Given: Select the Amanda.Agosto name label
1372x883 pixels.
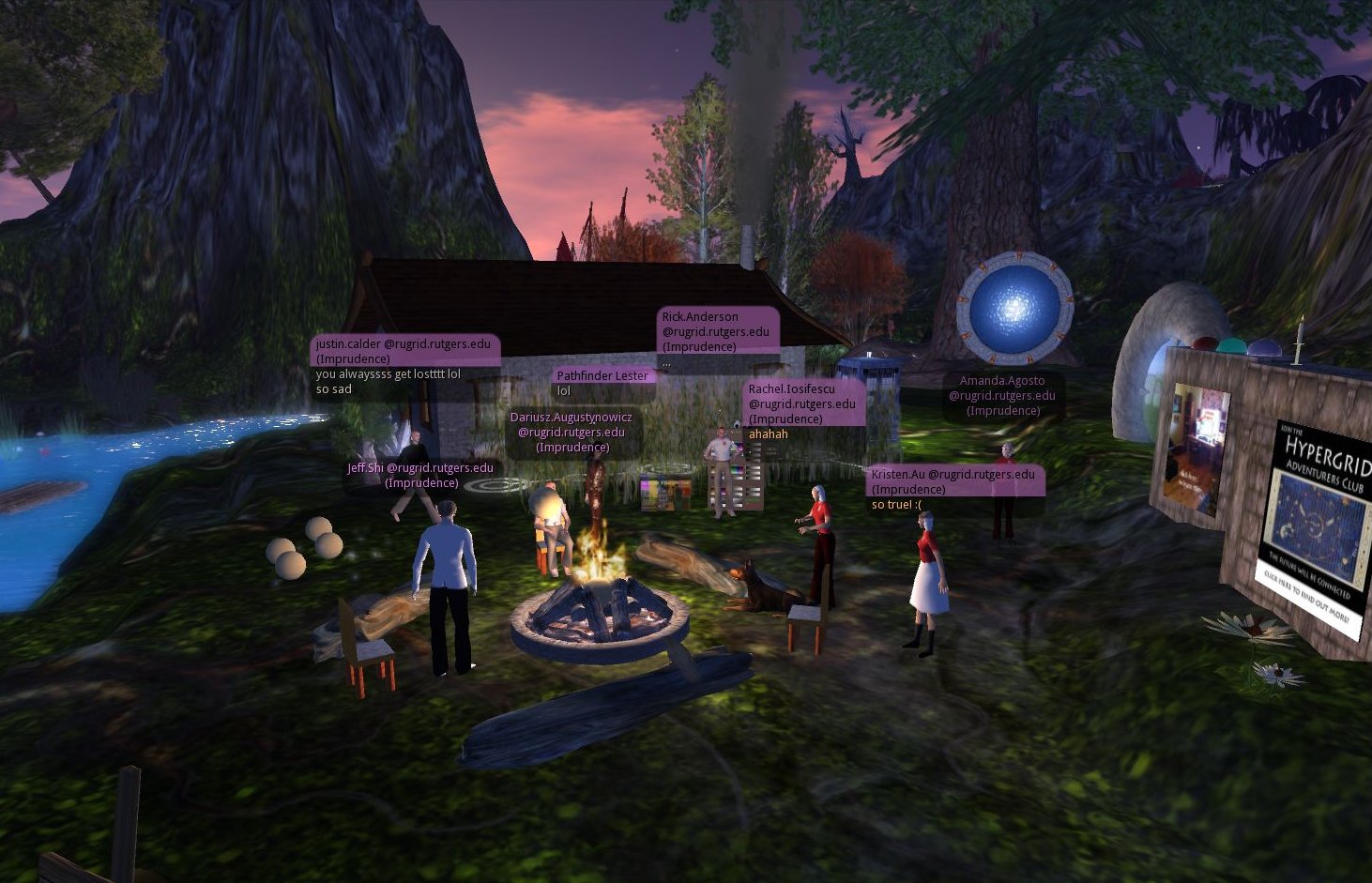Looking at the screenshot, I should point(1002,395).
